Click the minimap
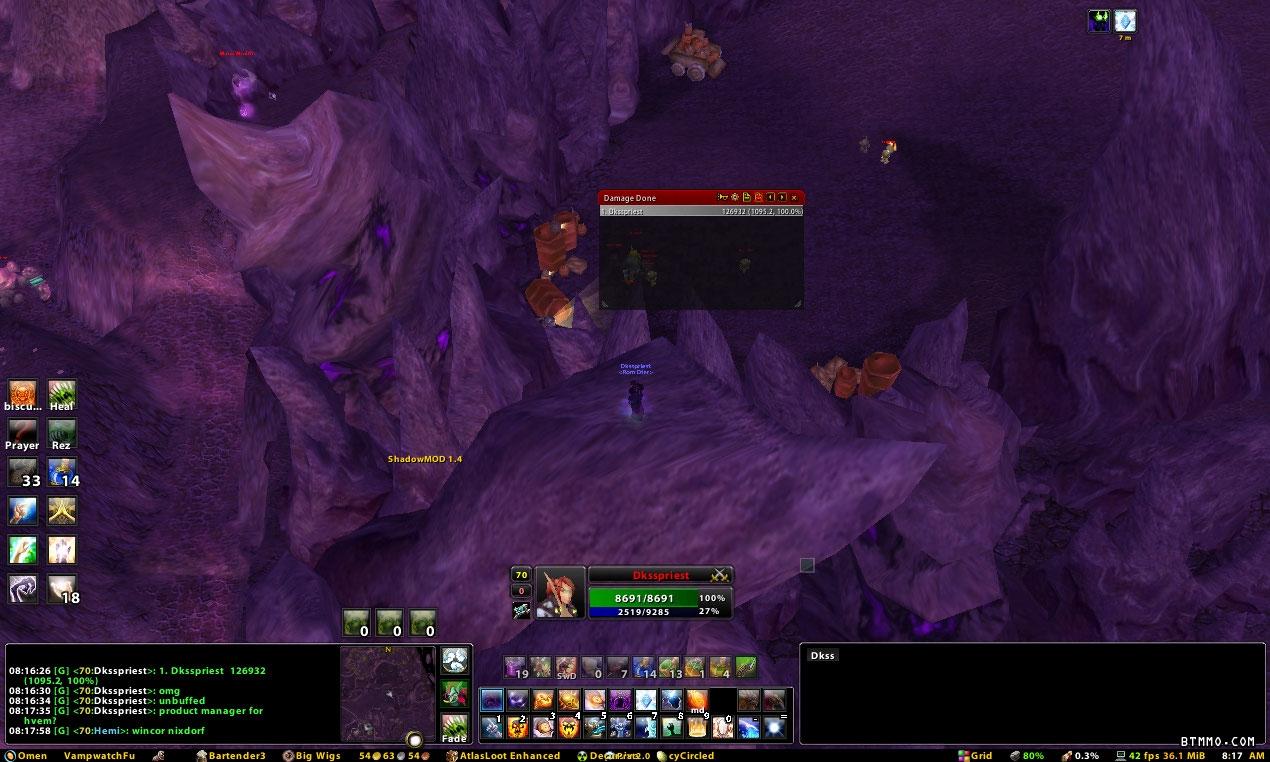The width and height of the screenshot is (1270, 762). click(x=387, y=693)
